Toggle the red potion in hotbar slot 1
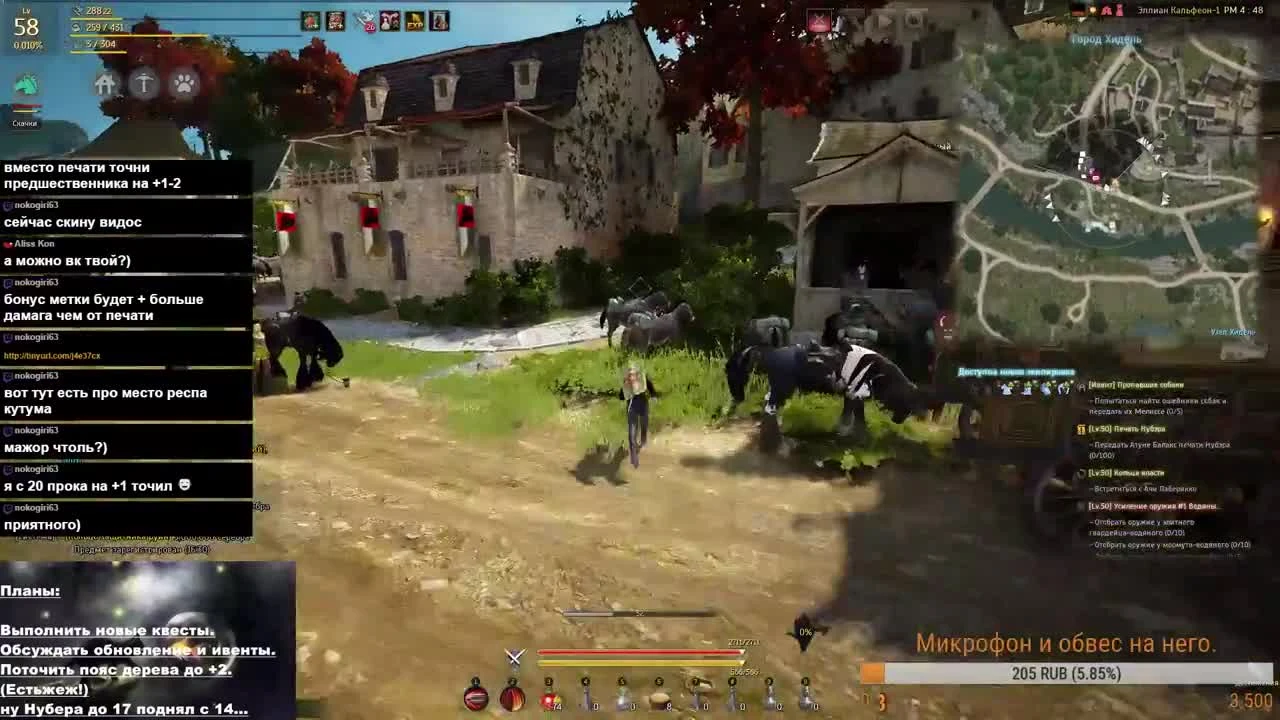Viewport: 1280px width, 720px height. coord(474,697)
